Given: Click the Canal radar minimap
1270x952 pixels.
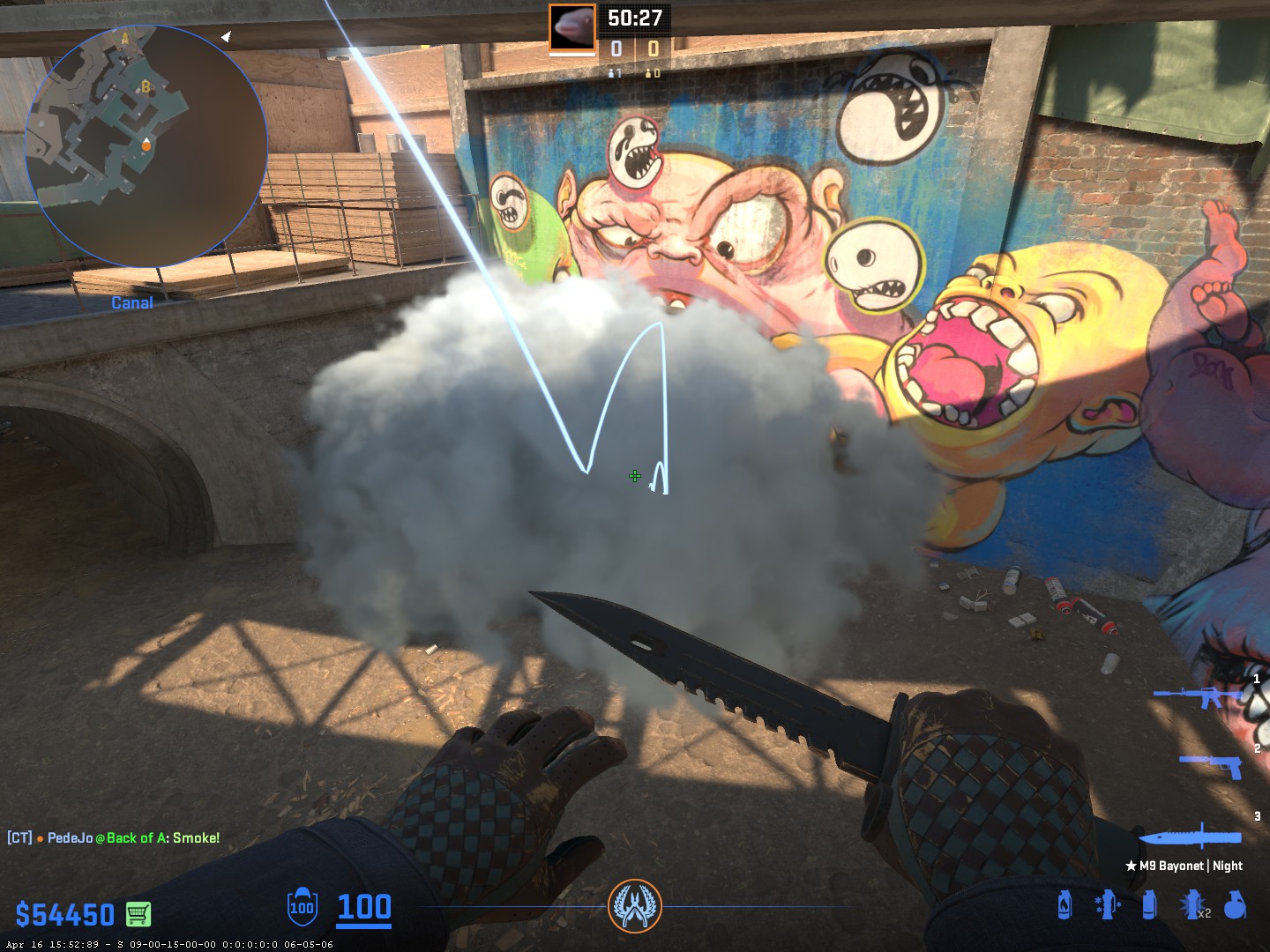Looking at the screenshot, I should [x=146, y=145].
